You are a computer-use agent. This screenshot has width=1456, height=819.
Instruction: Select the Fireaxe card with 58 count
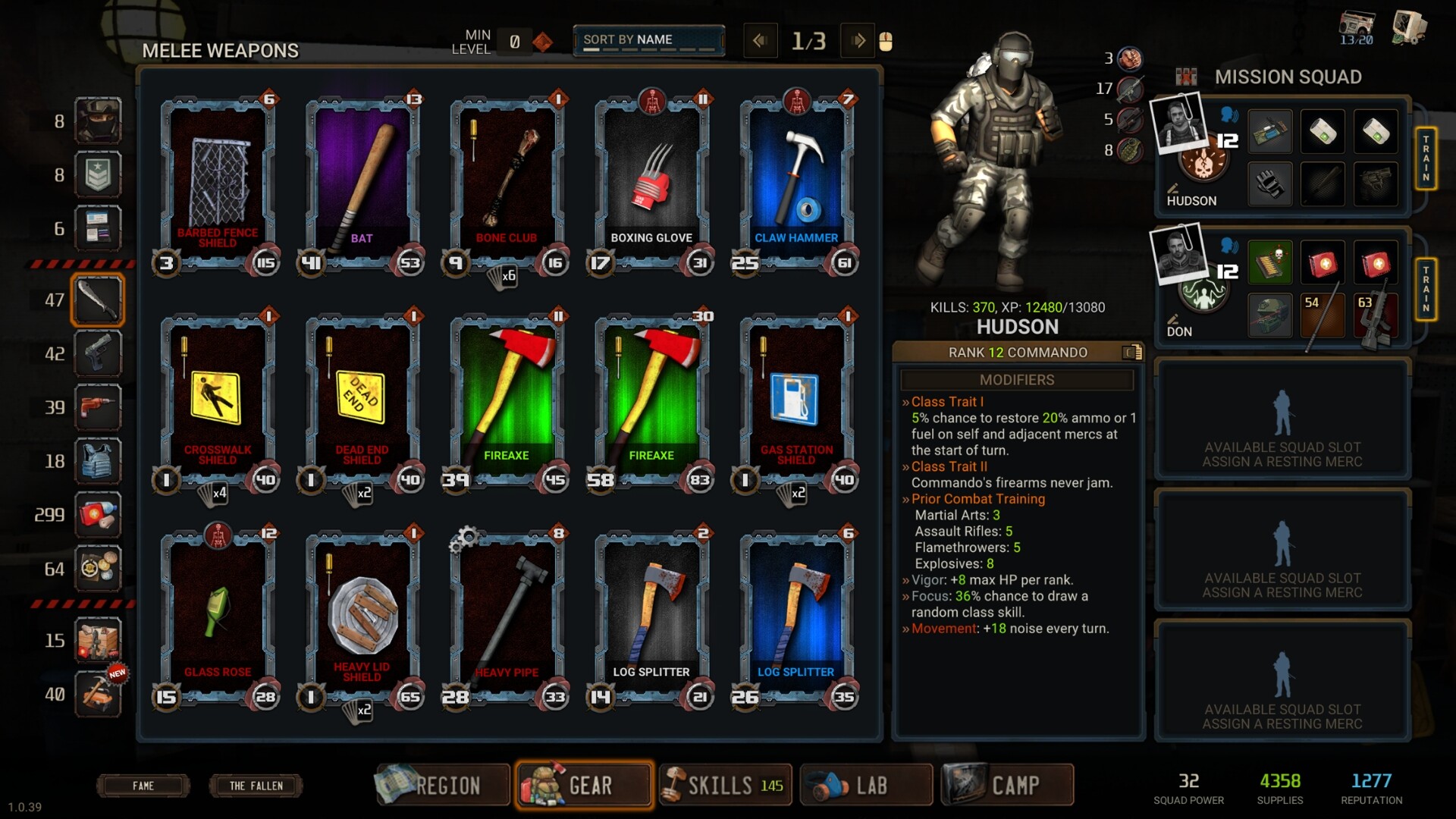(650, 394)
